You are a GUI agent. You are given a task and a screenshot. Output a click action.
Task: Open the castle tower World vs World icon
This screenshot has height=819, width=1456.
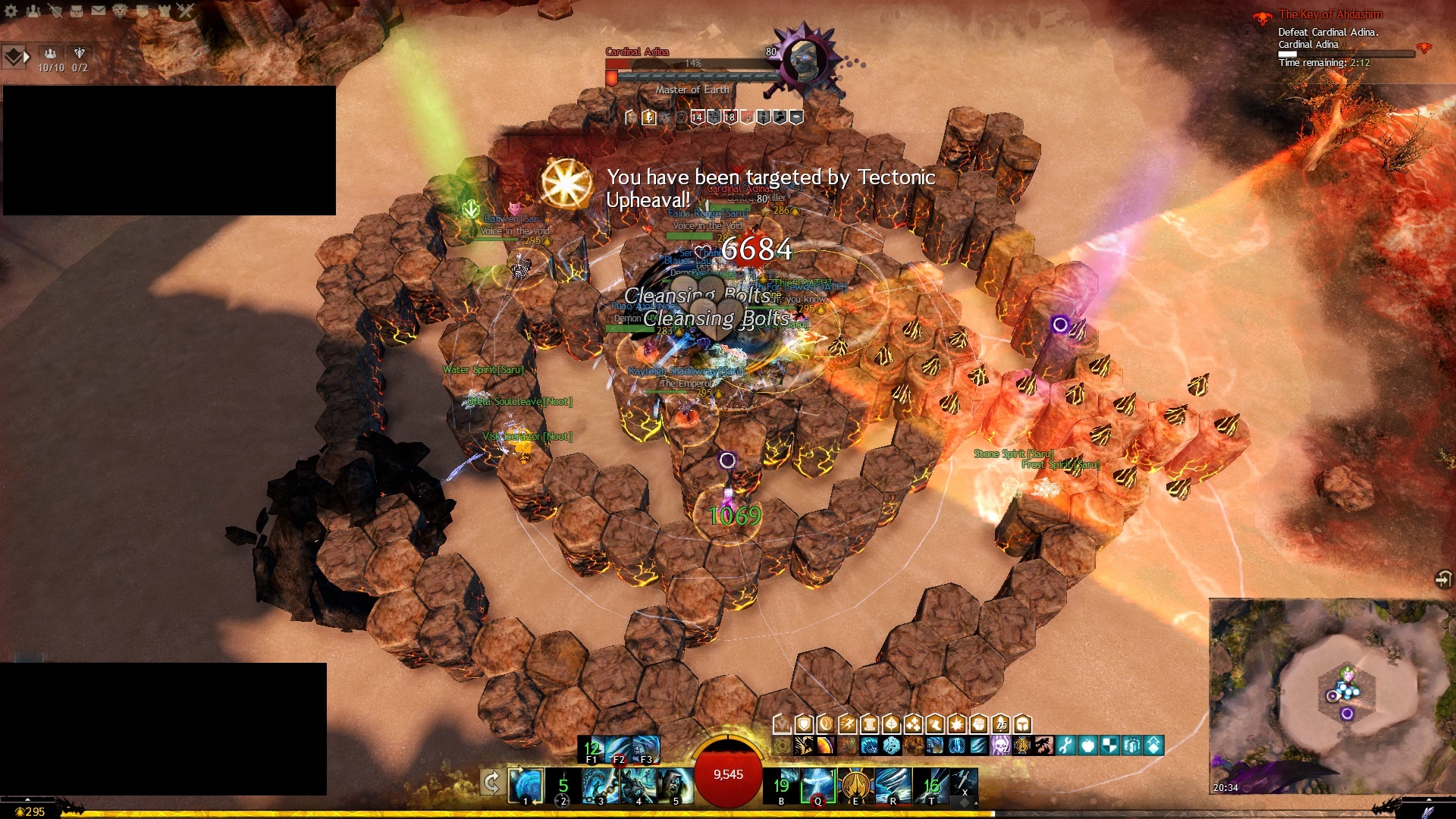pyautogui.click(x=164, y=11)
